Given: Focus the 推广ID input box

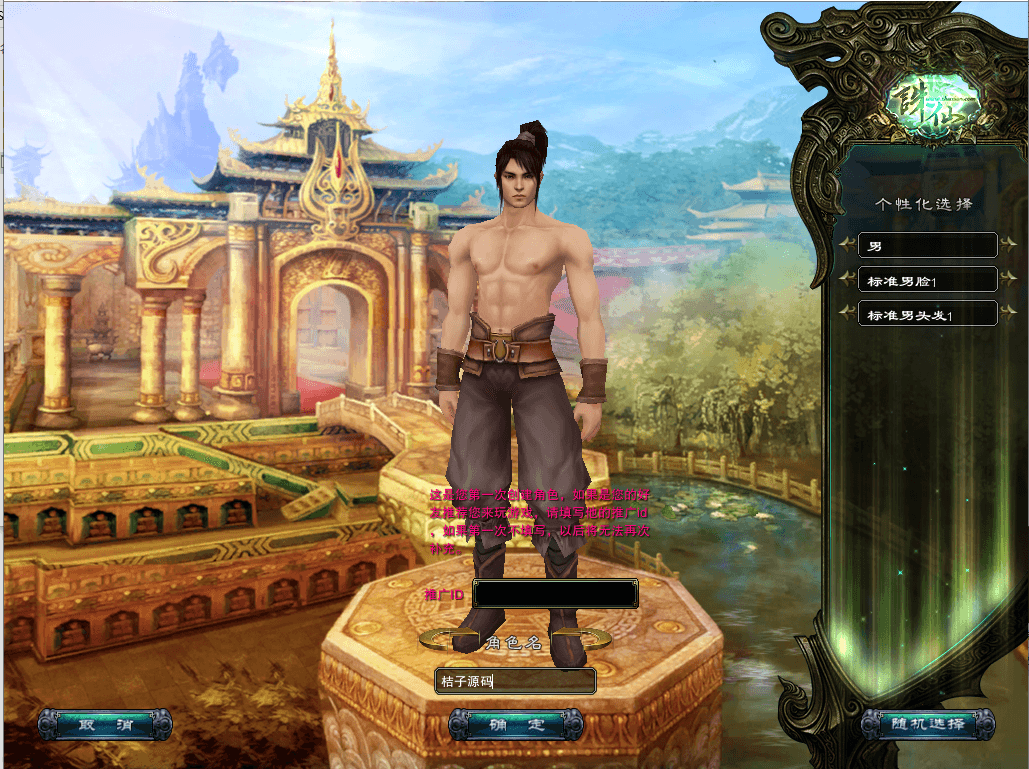Looking at the screenshot, I should [556, 594].
